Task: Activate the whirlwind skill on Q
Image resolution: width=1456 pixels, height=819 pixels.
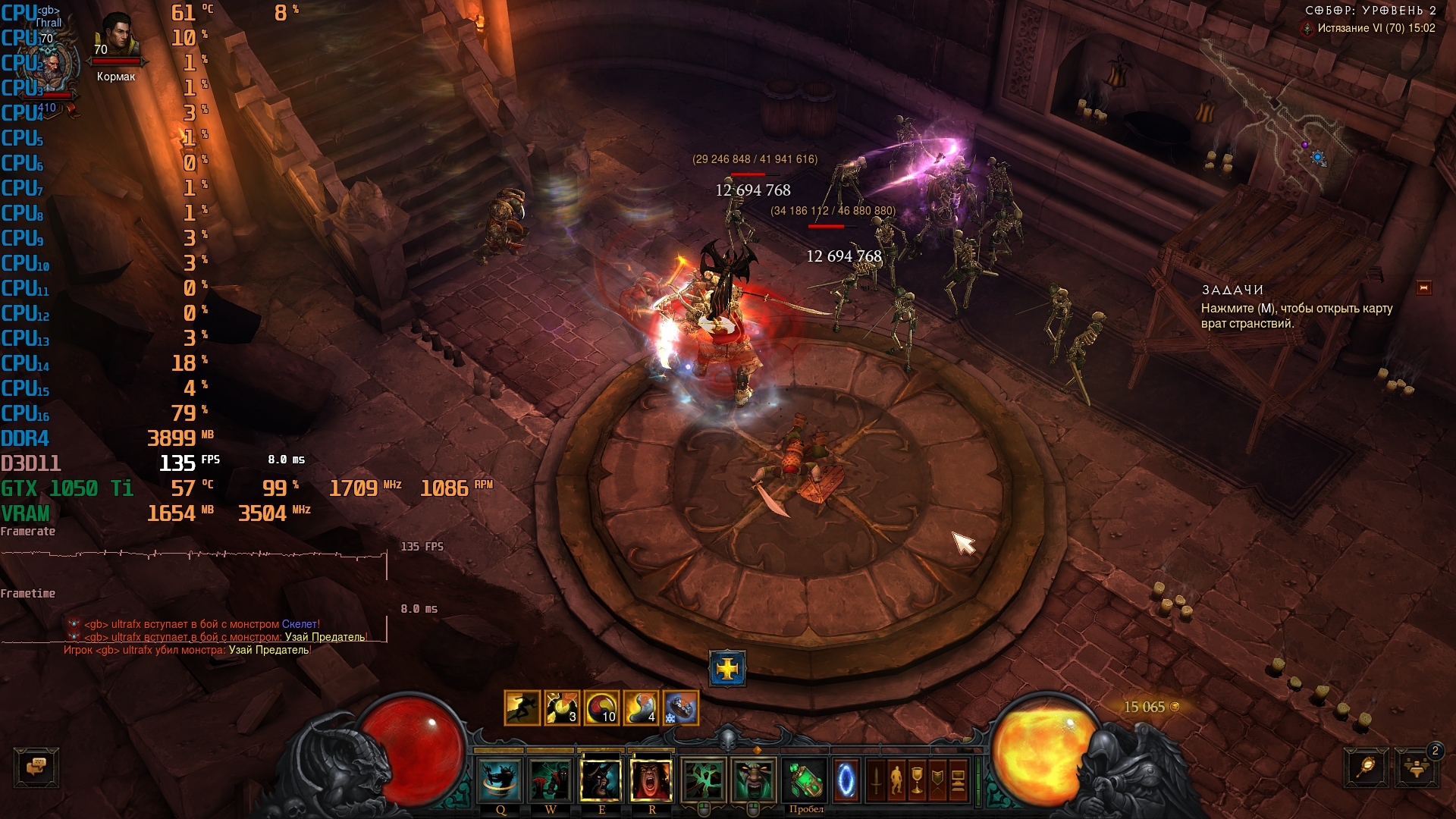Action: click(x=500, y=780)
